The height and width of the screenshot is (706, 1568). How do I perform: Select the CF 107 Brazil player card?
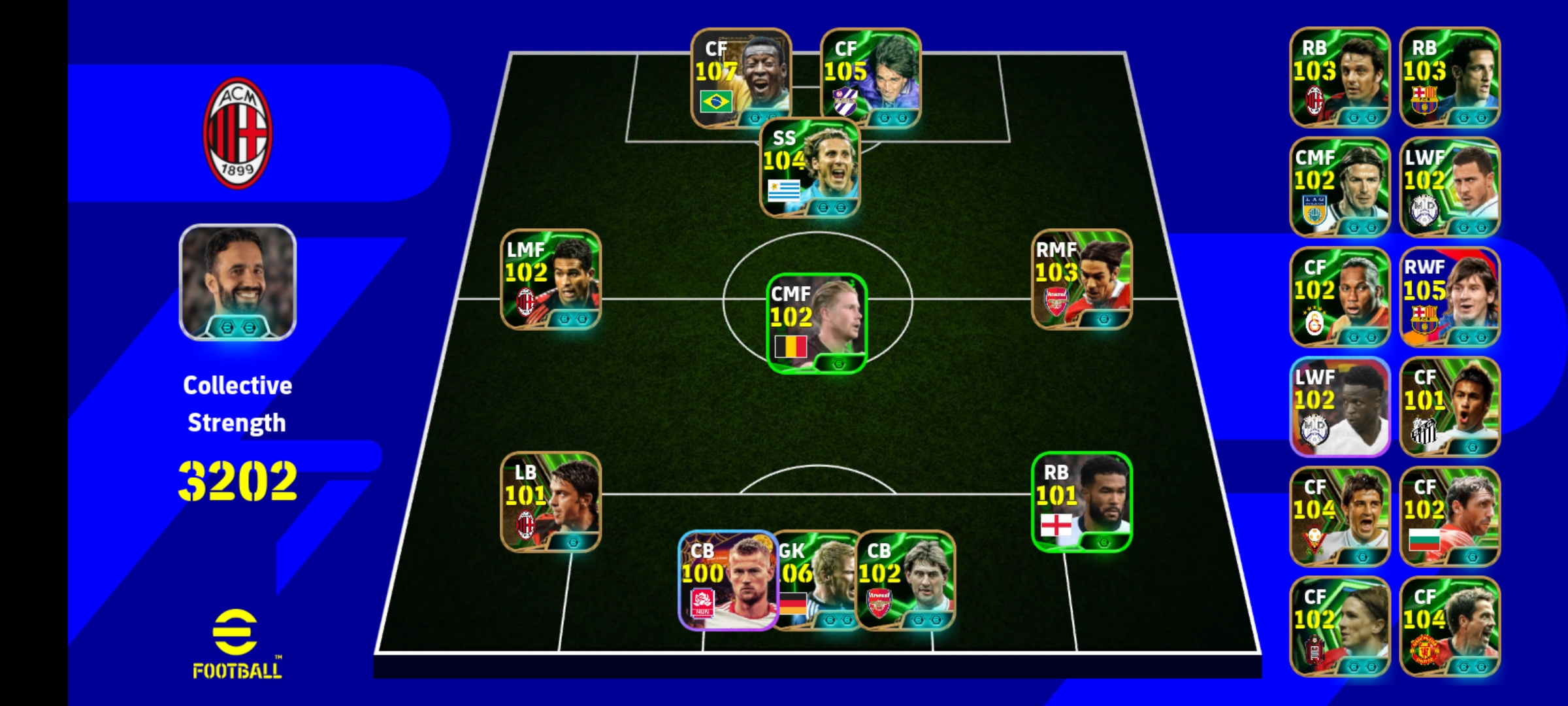[741, 78]
